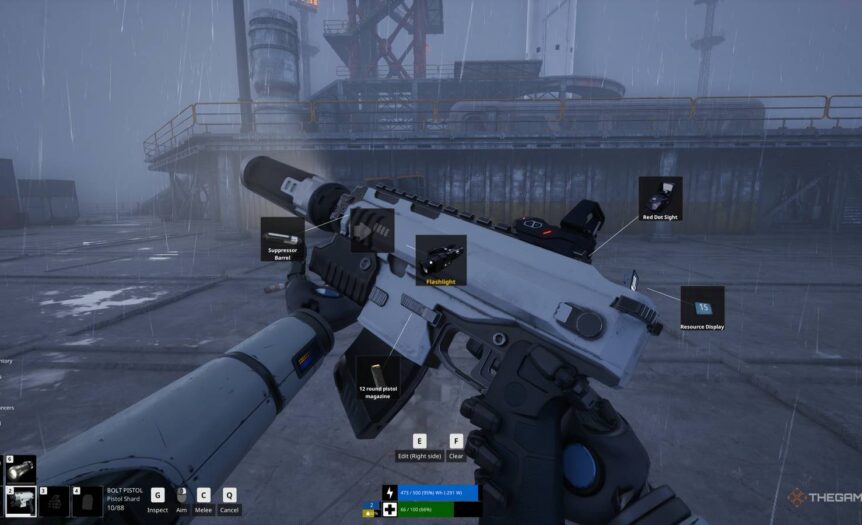Select the Bolt Pistol hotbar slot
The image size is (862, 525).
[21, 500]
